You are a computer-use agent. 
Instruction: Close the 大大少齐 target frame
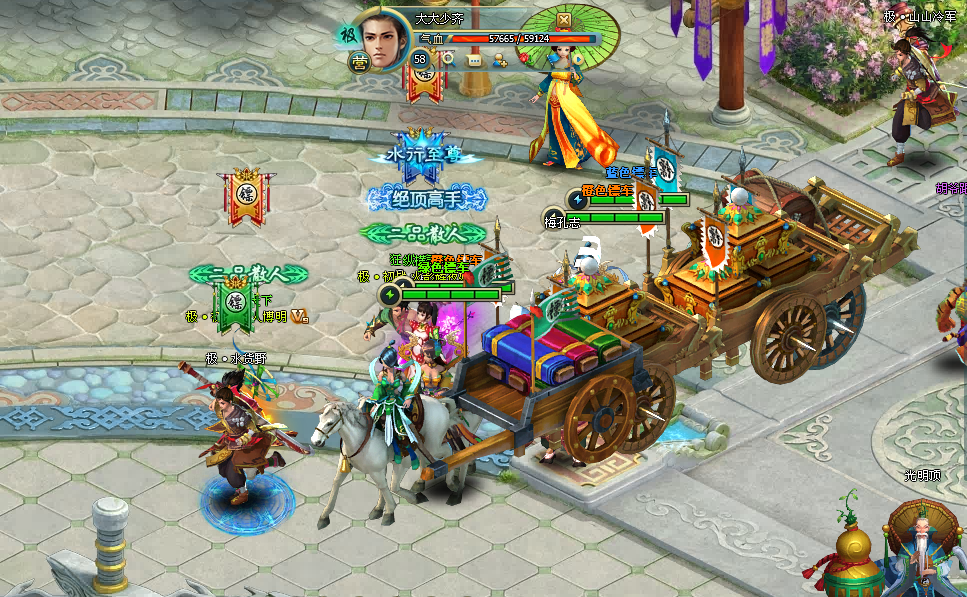pos(563,20)
